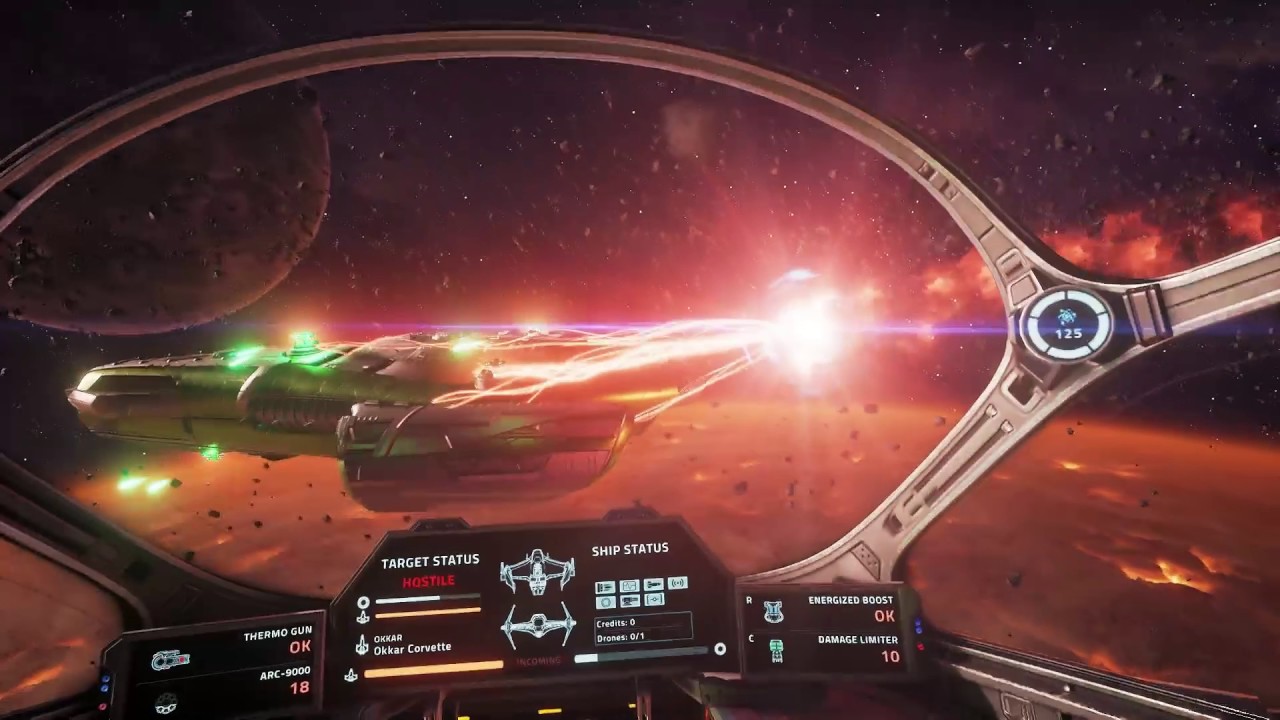This screenshot has height=720, width=1280.
Task: Open the player ship diagram under Ship Status
Action: click(539, 626)
